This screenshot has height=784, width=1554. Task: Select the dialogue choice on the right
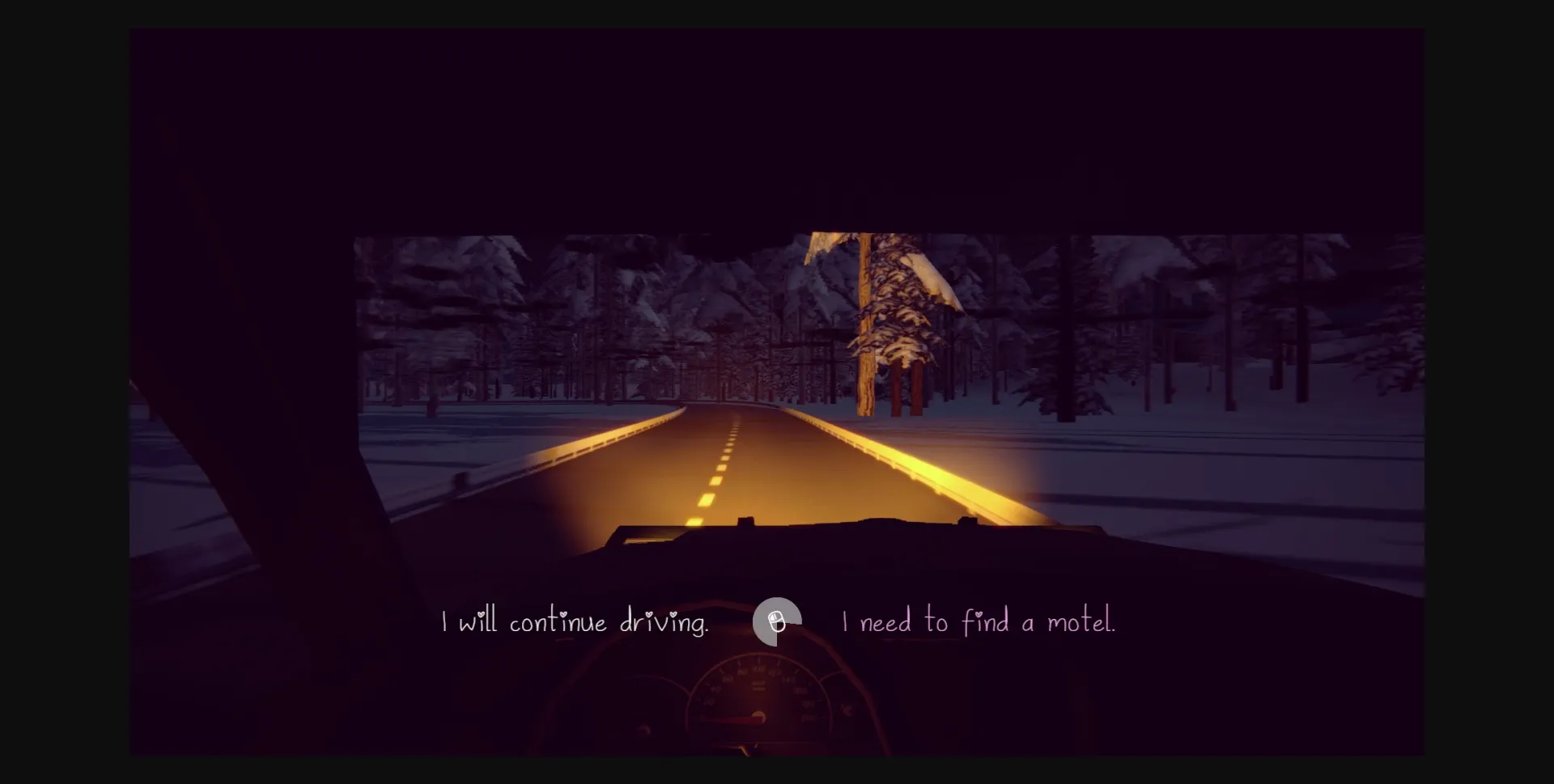[x=979, y=622]
